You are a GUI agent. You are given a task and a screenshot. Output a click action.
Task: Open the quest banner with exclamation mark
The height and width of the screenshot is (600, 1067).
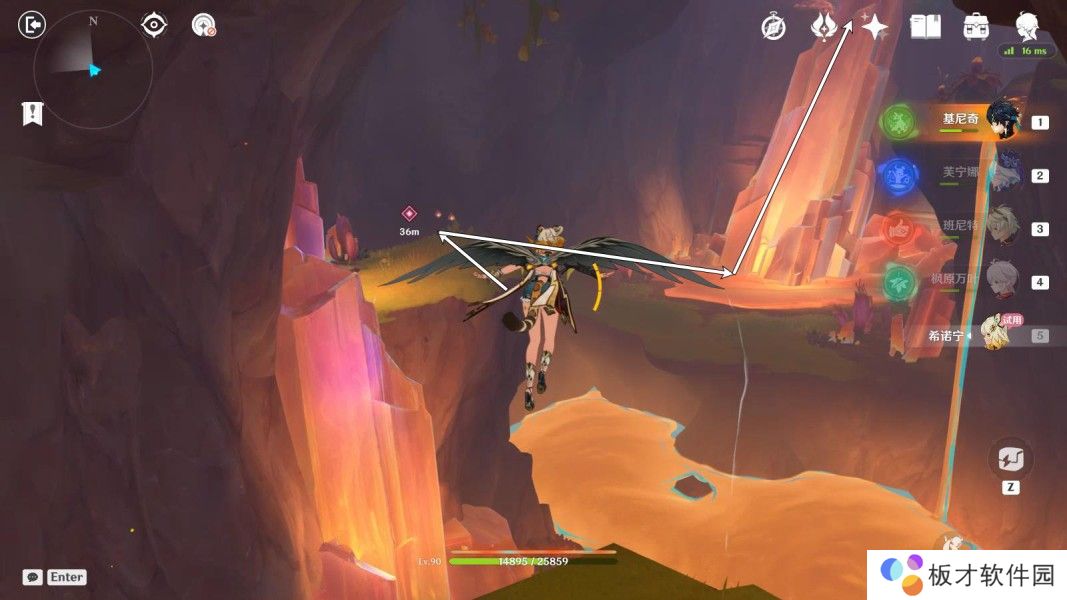point(32,114)
